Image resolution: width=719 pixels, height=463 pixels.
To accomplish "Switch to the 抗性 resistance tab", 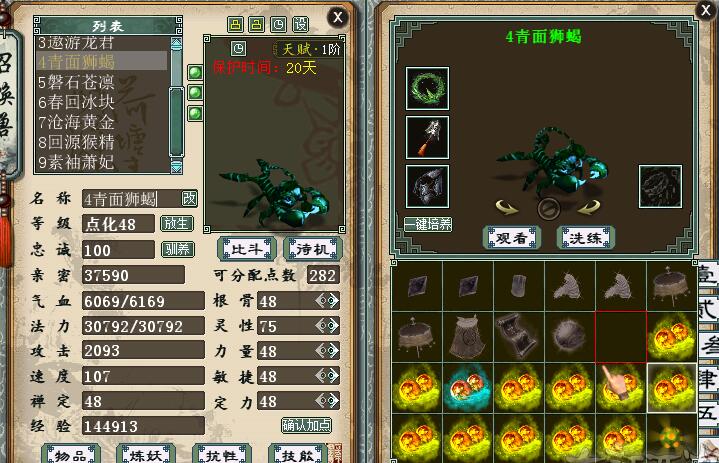I will coord(221,455).
